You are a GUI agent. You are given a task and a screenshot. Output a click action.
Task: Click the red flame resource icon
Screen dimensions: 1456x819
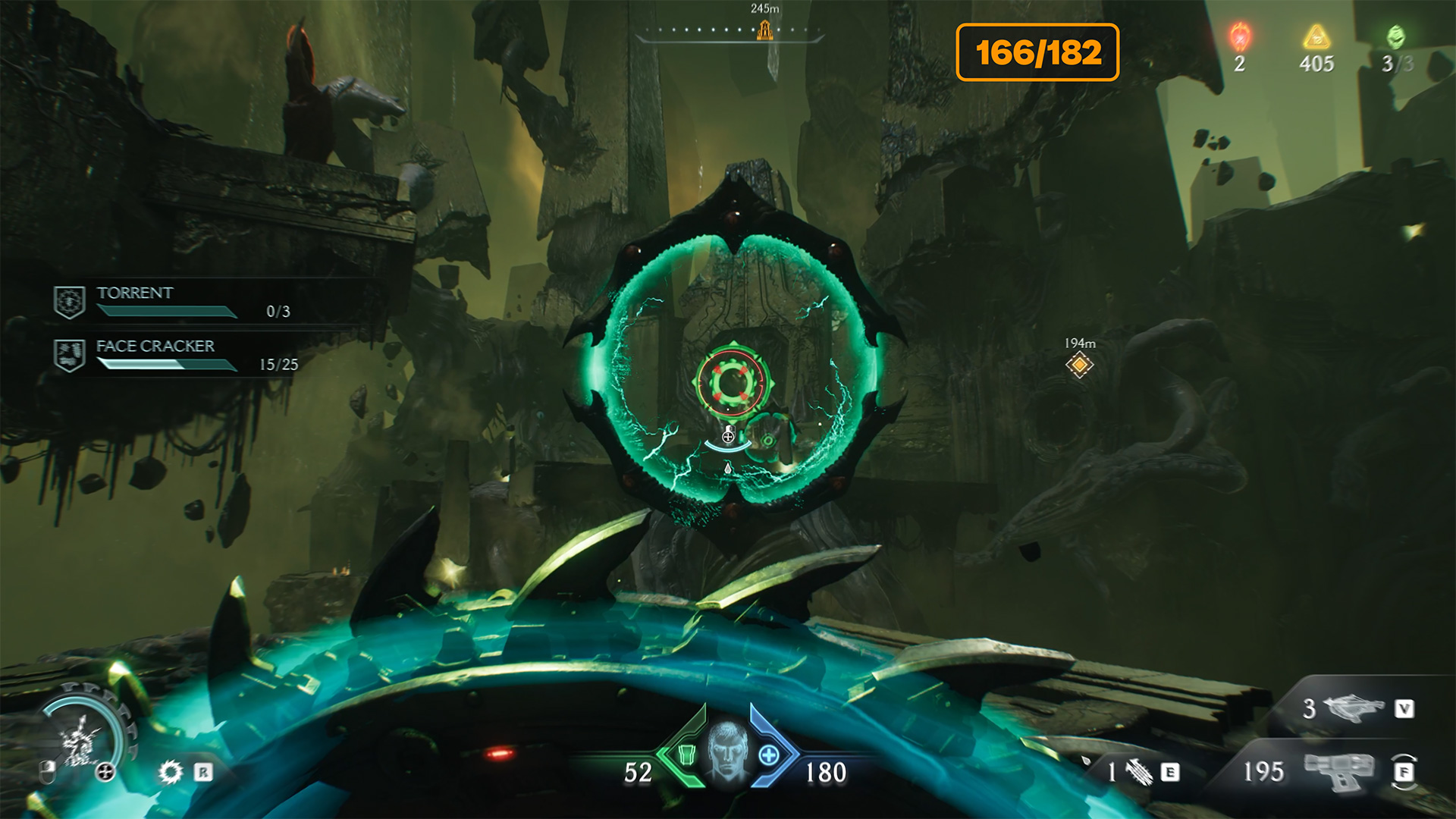(x=1240, y=36)
